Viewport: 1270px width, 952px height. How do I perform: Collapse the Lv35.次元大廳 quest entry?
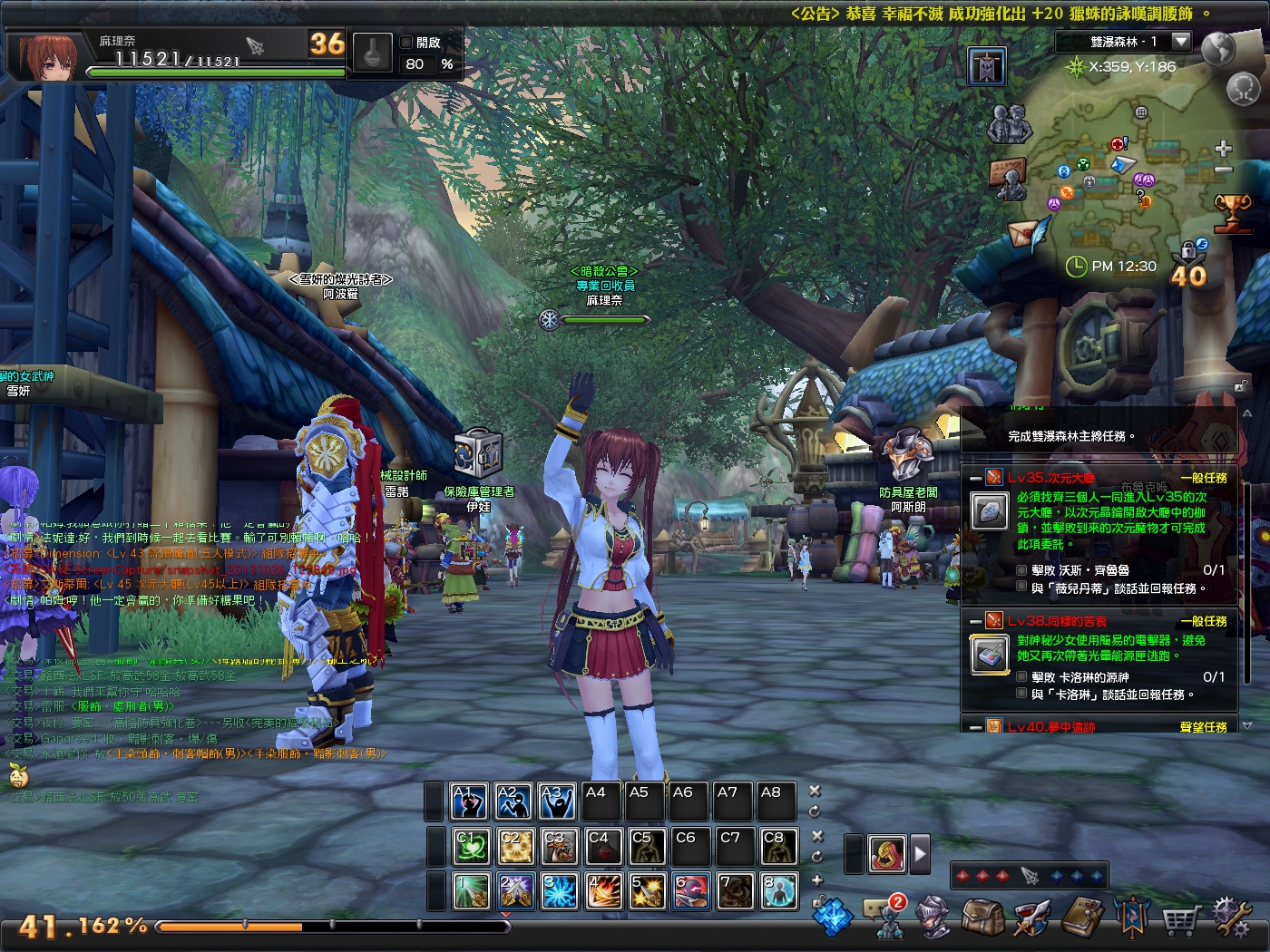click(x=974, y=477)
